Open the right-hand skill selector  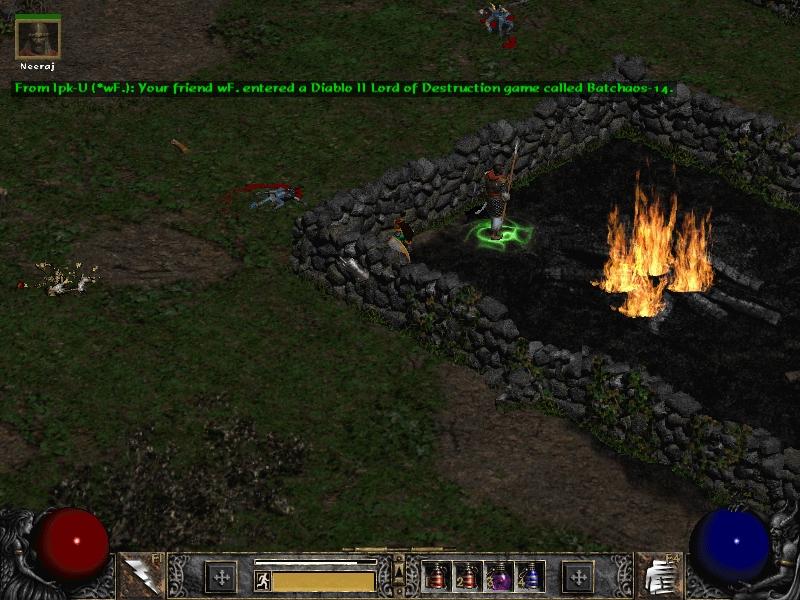(658, 575)
